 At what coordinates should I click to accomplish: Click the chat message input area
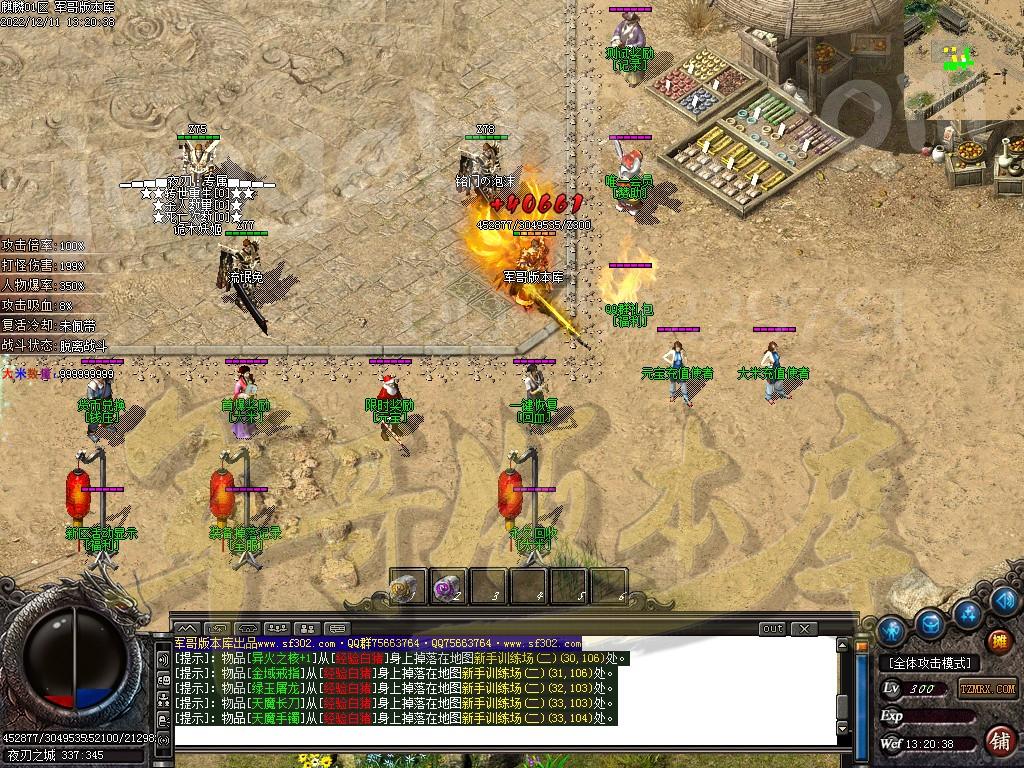point(500,737)
